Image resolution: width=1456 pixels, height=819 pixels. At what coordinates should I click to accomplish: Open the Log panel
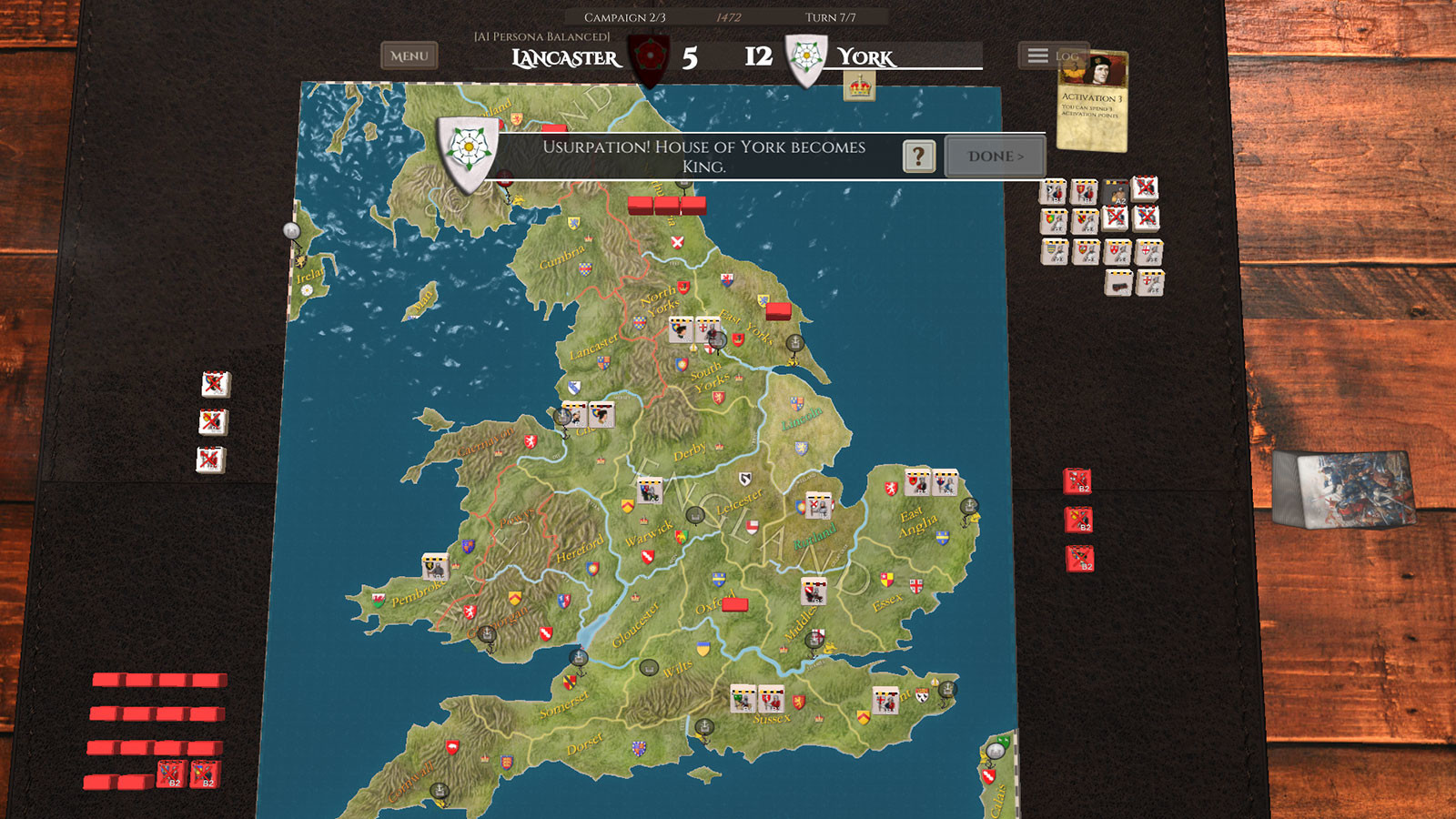click(1051, 56)
